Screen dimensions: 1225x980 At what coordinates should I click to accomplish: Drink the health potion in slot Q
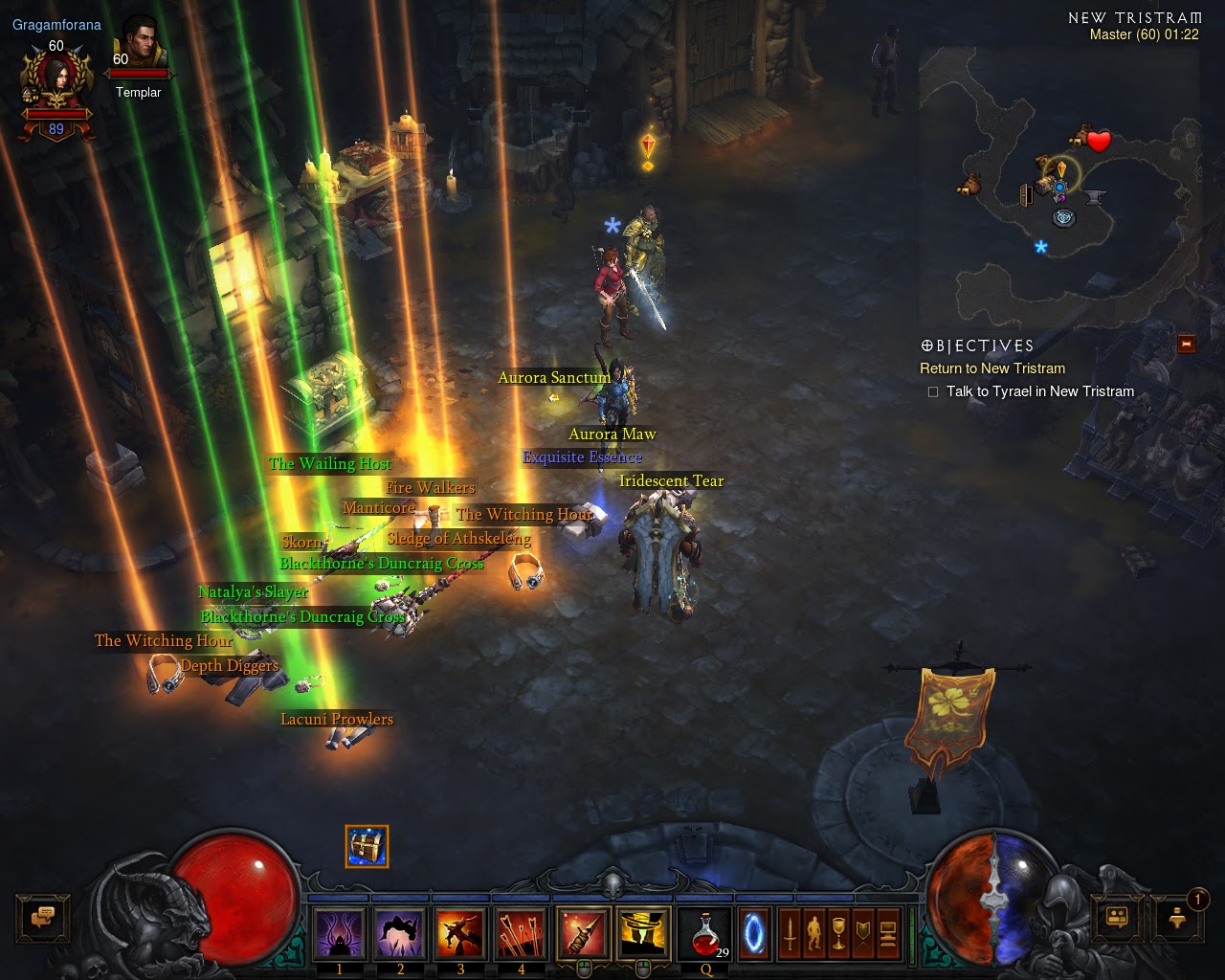(705, 935)
